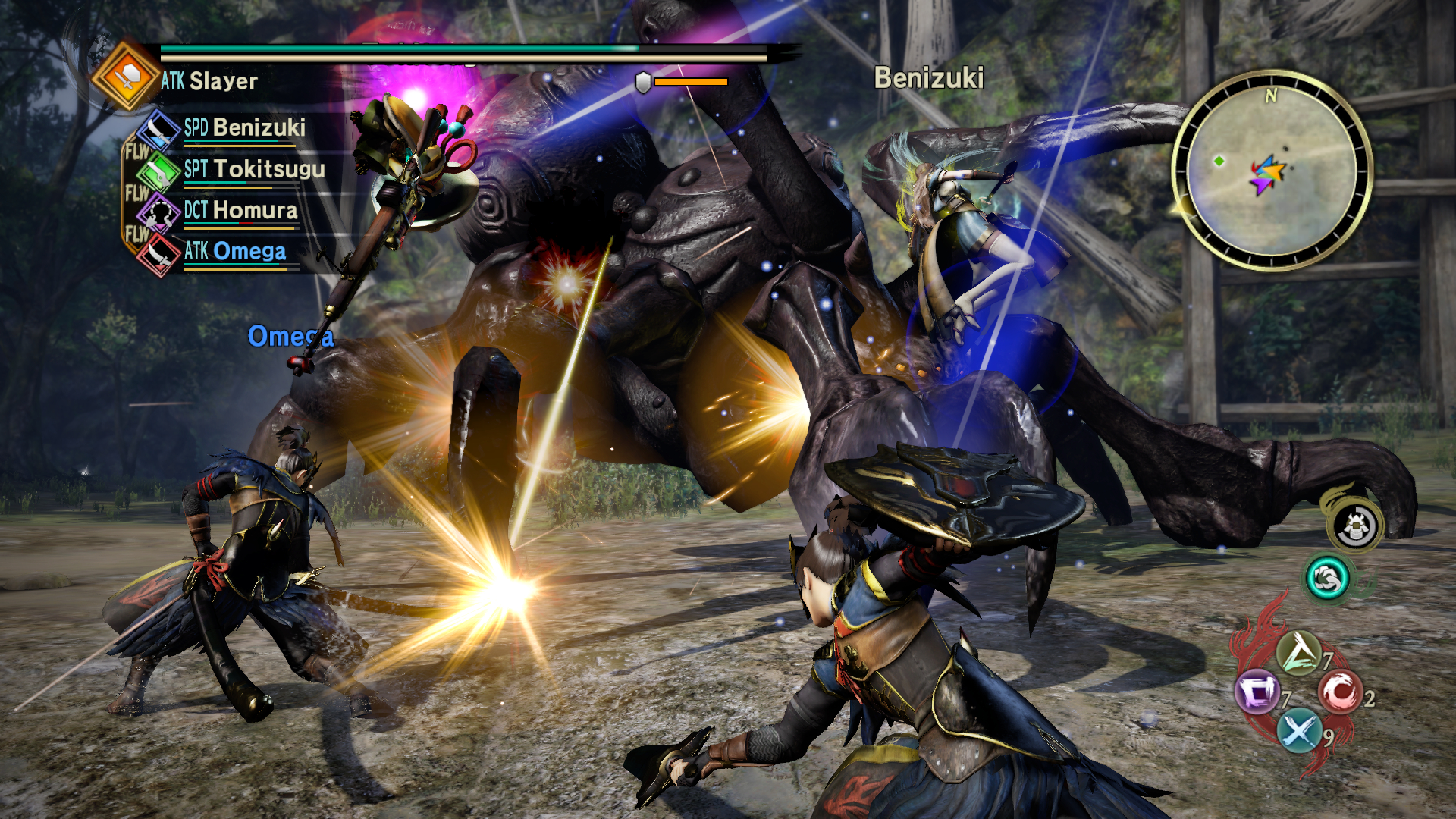
Task: Select the Slayer sword-and-shield class emblem
Action: (127, 76)
